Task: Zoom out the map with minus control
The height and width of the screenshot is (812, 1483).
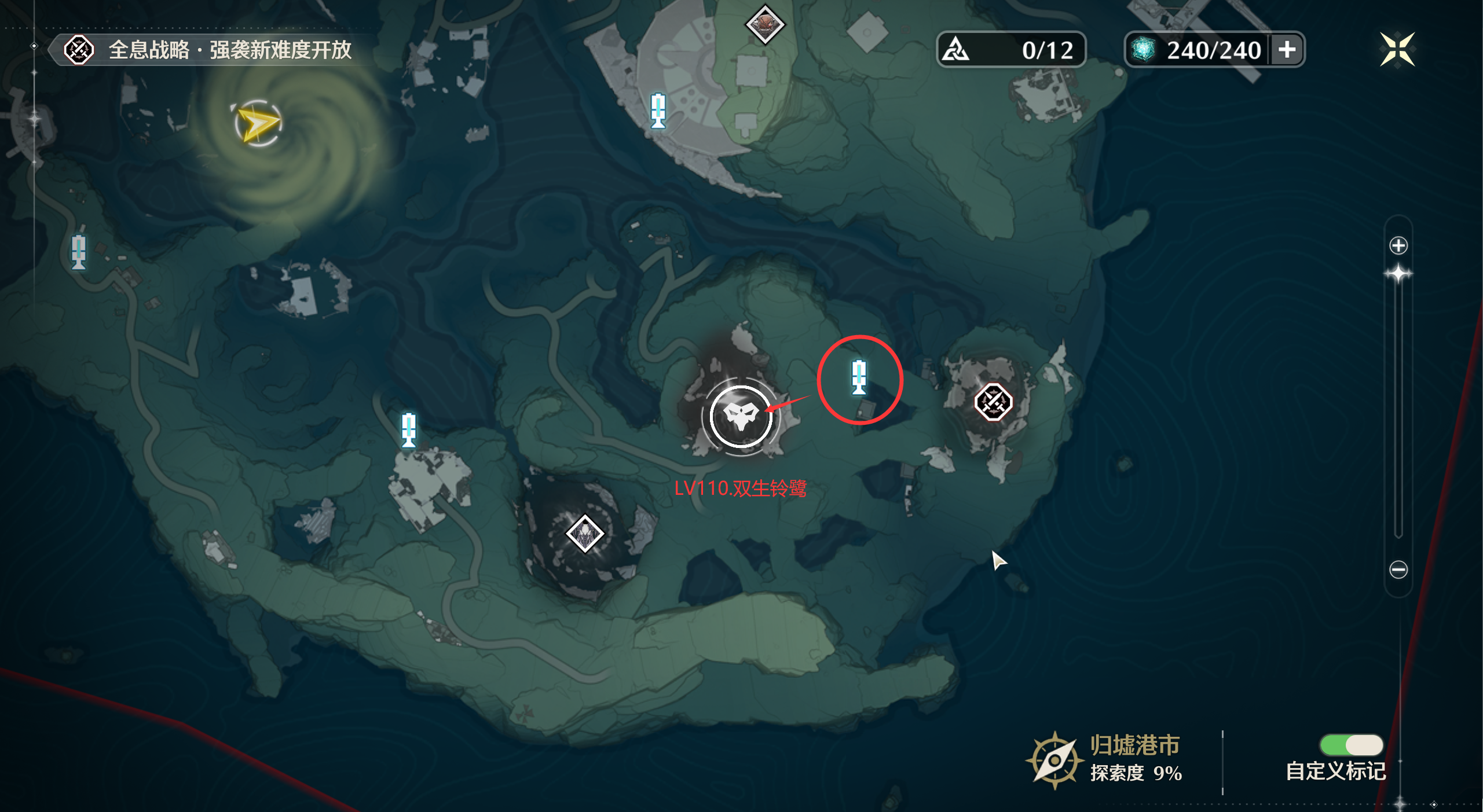Action: click(1398, 569)
